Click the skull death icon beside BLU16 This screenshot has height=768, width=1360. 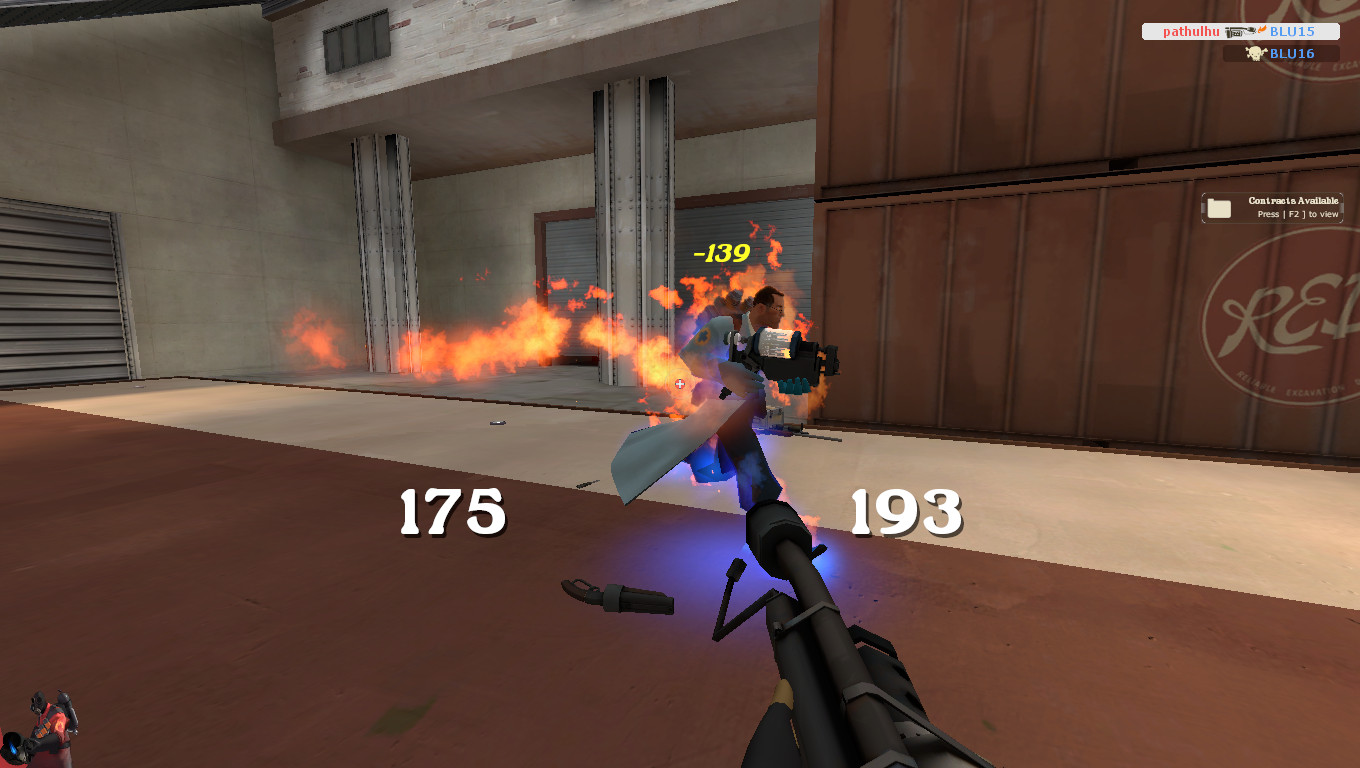tap(1254, 52)
